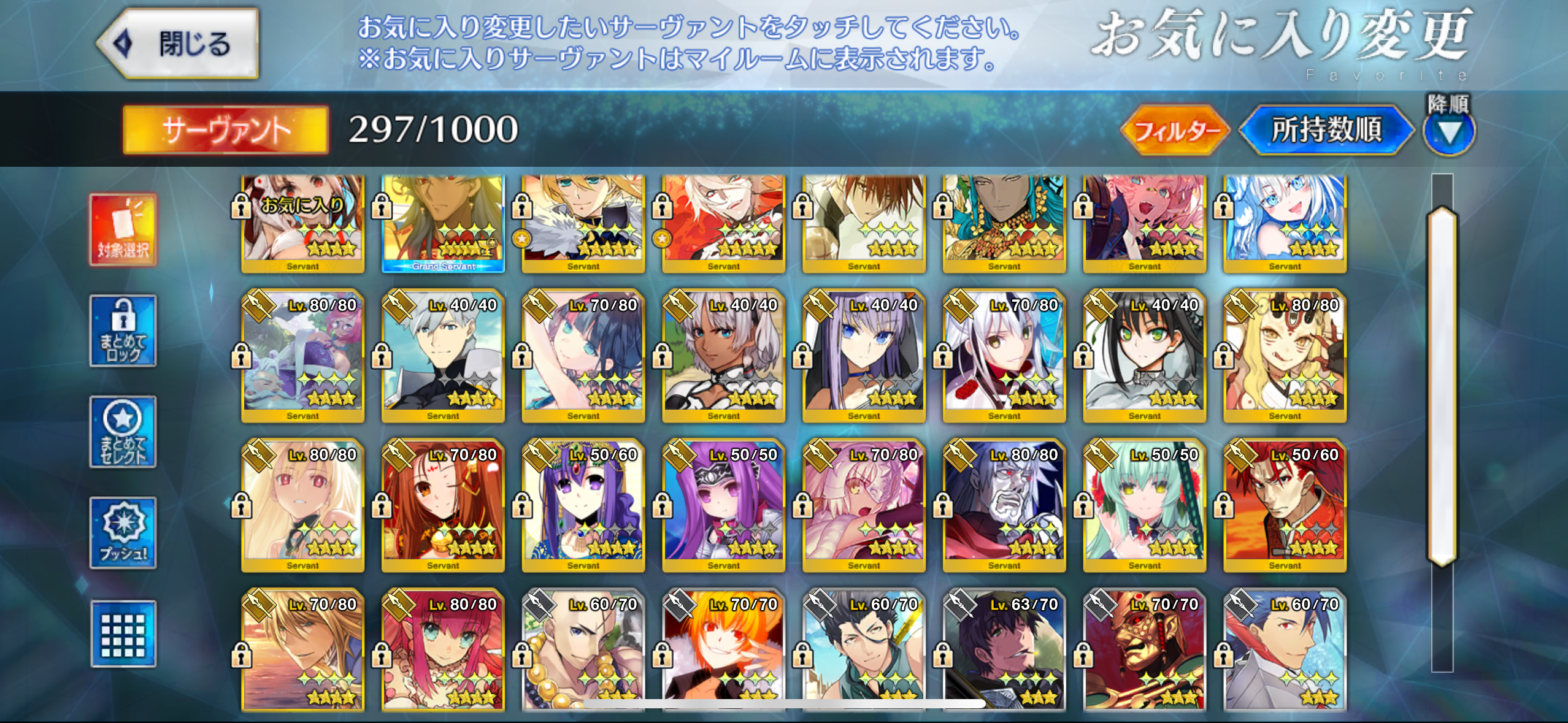
Task: Choose the Grand Servant card with blue frame
Action: pyautogui.click(x=443, y=223)
